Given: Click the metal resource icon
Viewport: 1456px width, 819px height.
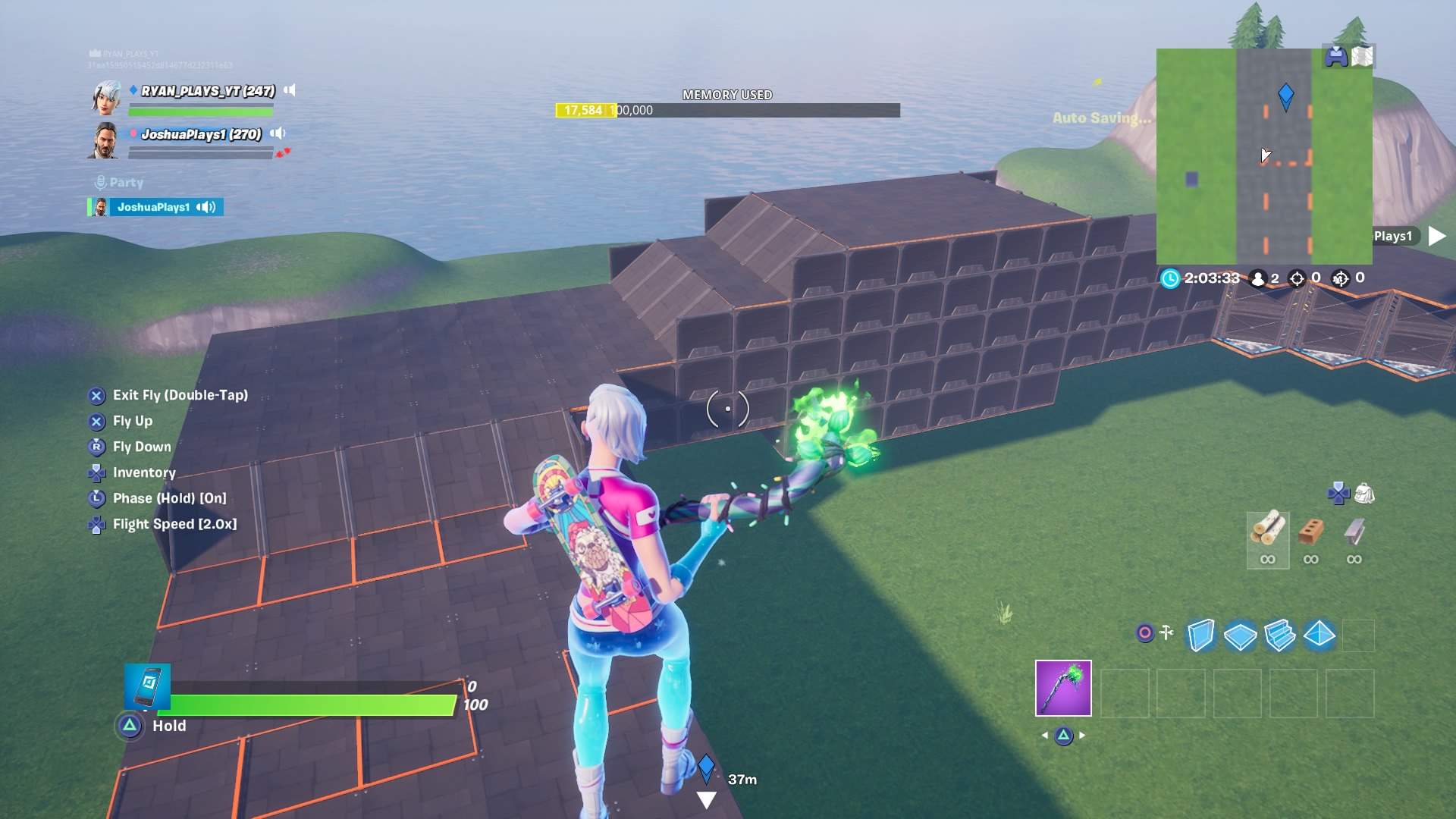Looking at the screenshot, I should pyautogui.click(x=1354, y=533).
